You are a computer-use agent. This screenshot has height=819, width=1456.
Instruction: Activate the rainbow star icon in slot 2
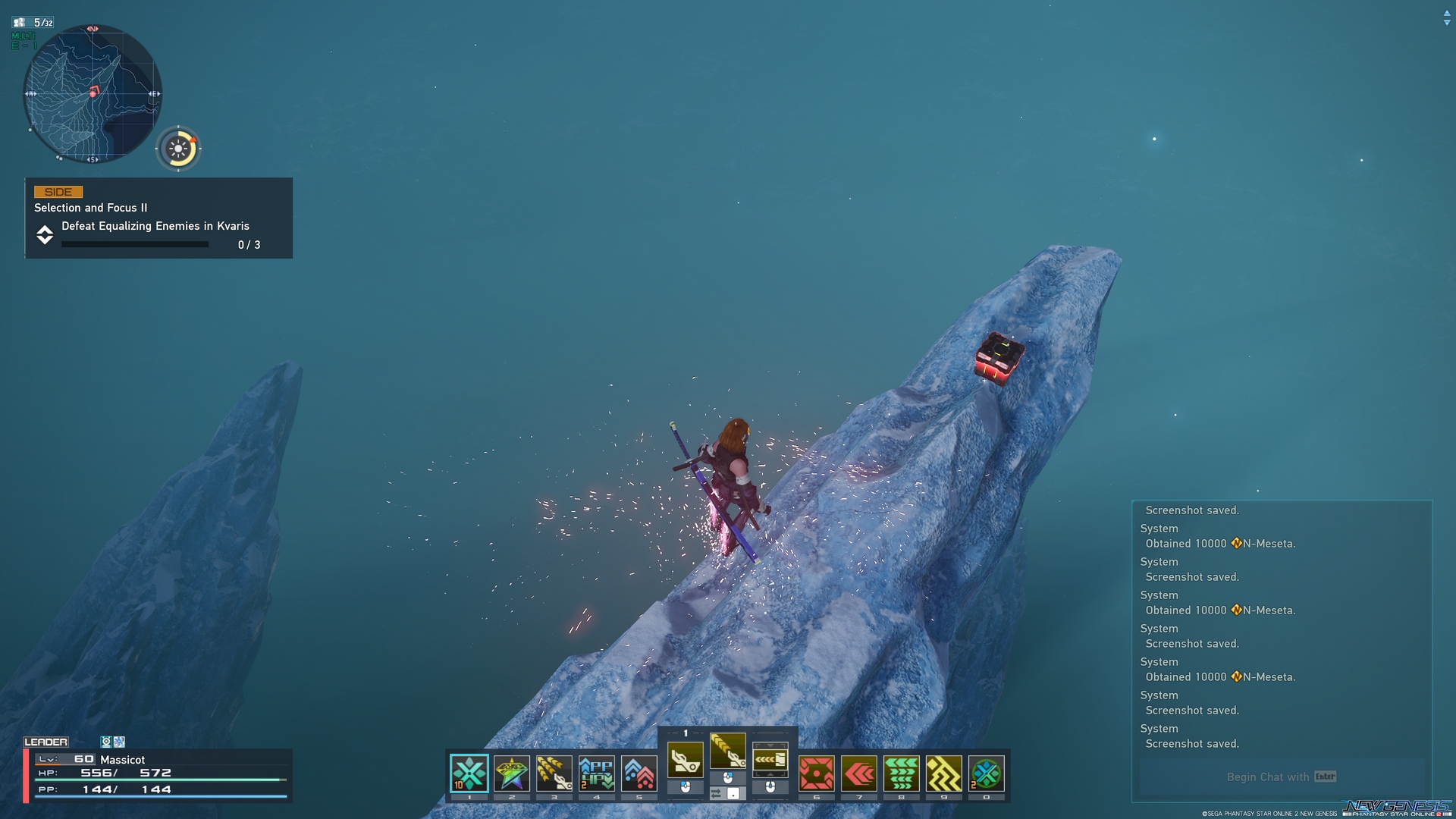click(512, 773)
